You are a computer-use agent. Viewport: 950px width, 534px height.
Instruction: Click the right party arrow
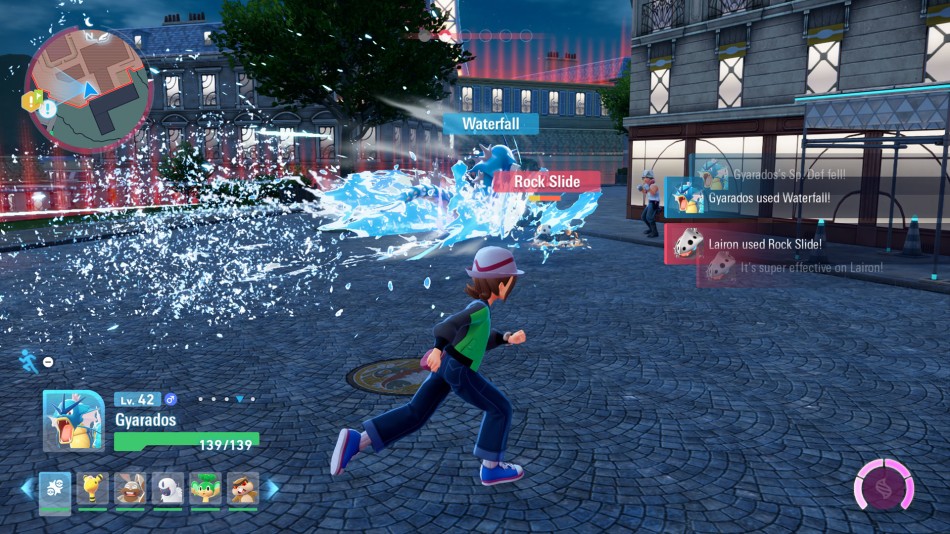tap(271, 489)
